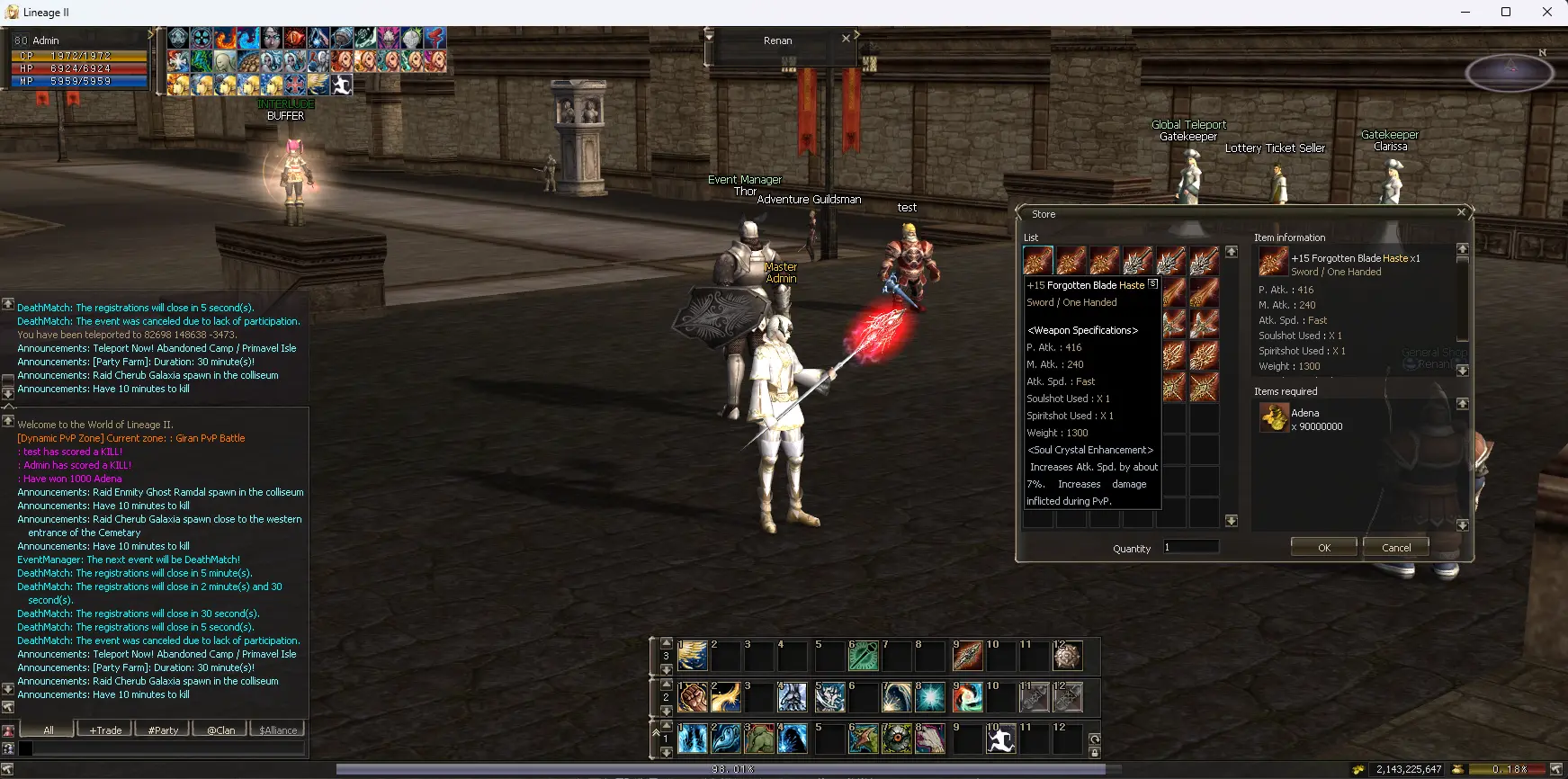The image size is (1568, 779).
Task: Click the chat message input box
Action: coord(167,748)
